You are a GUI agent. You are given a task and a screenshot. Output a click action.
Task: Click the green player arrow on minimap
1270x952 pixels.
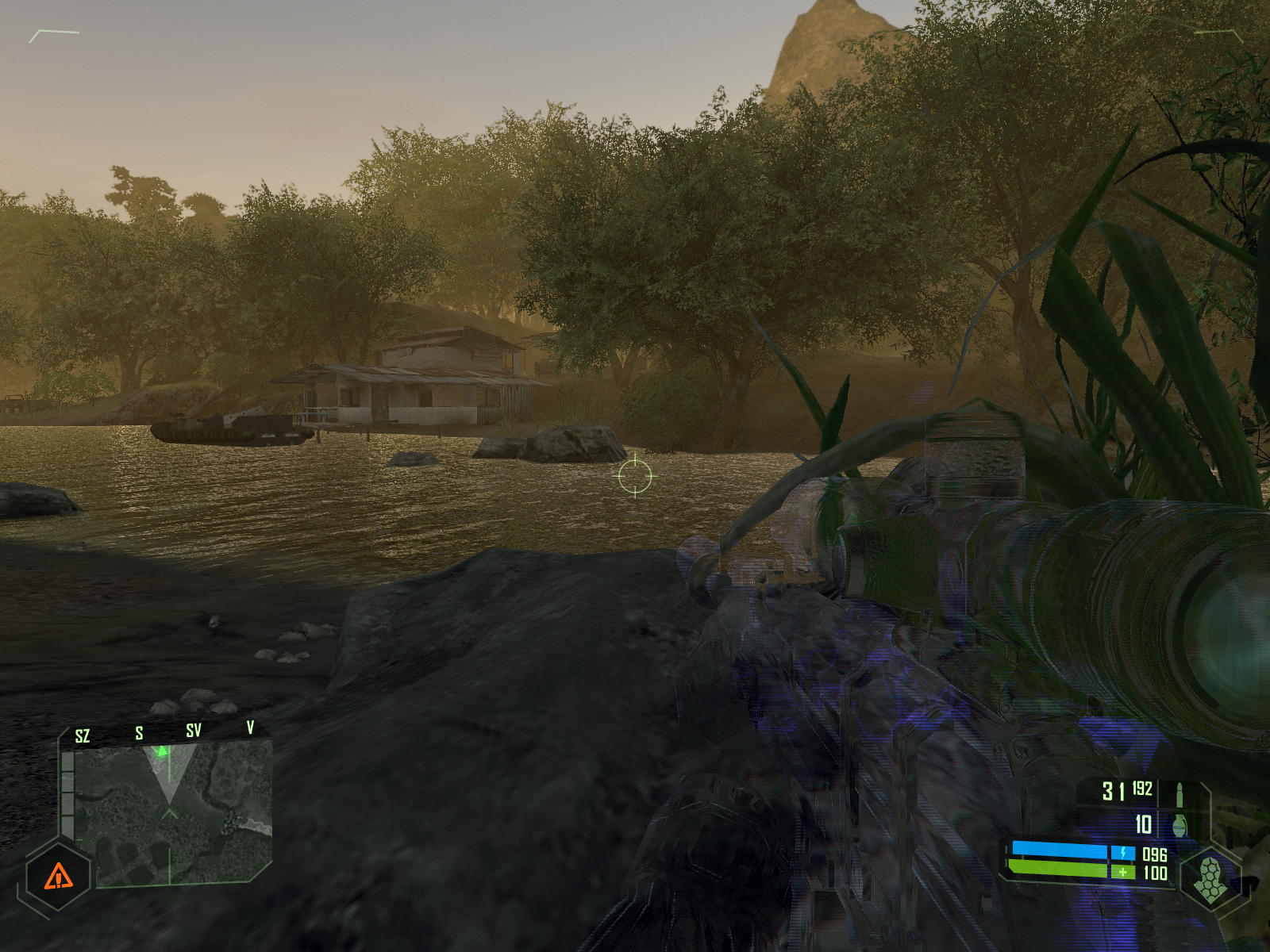(x=163, y=750)
